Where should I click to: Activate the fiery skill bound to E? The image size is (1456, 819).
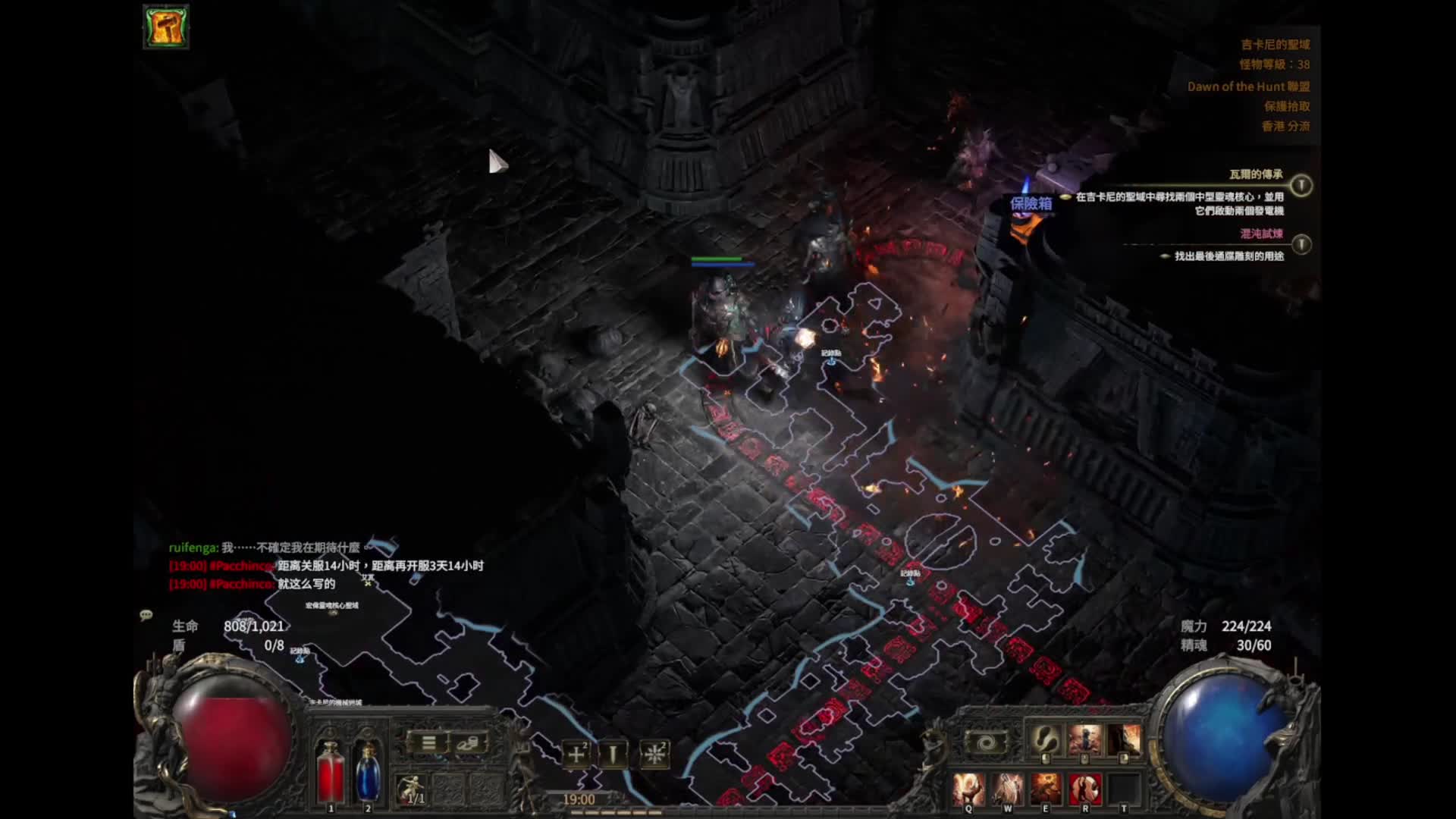[x=1046, y=789]
